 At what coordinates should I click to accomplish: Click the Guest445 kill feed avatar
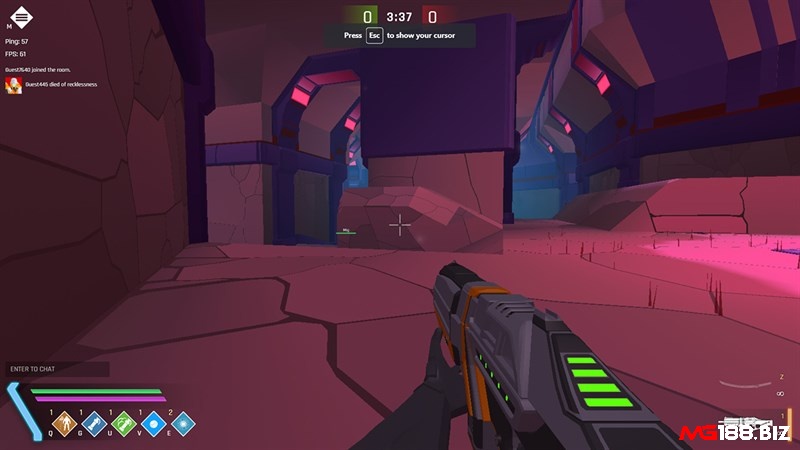coord(14,85)
